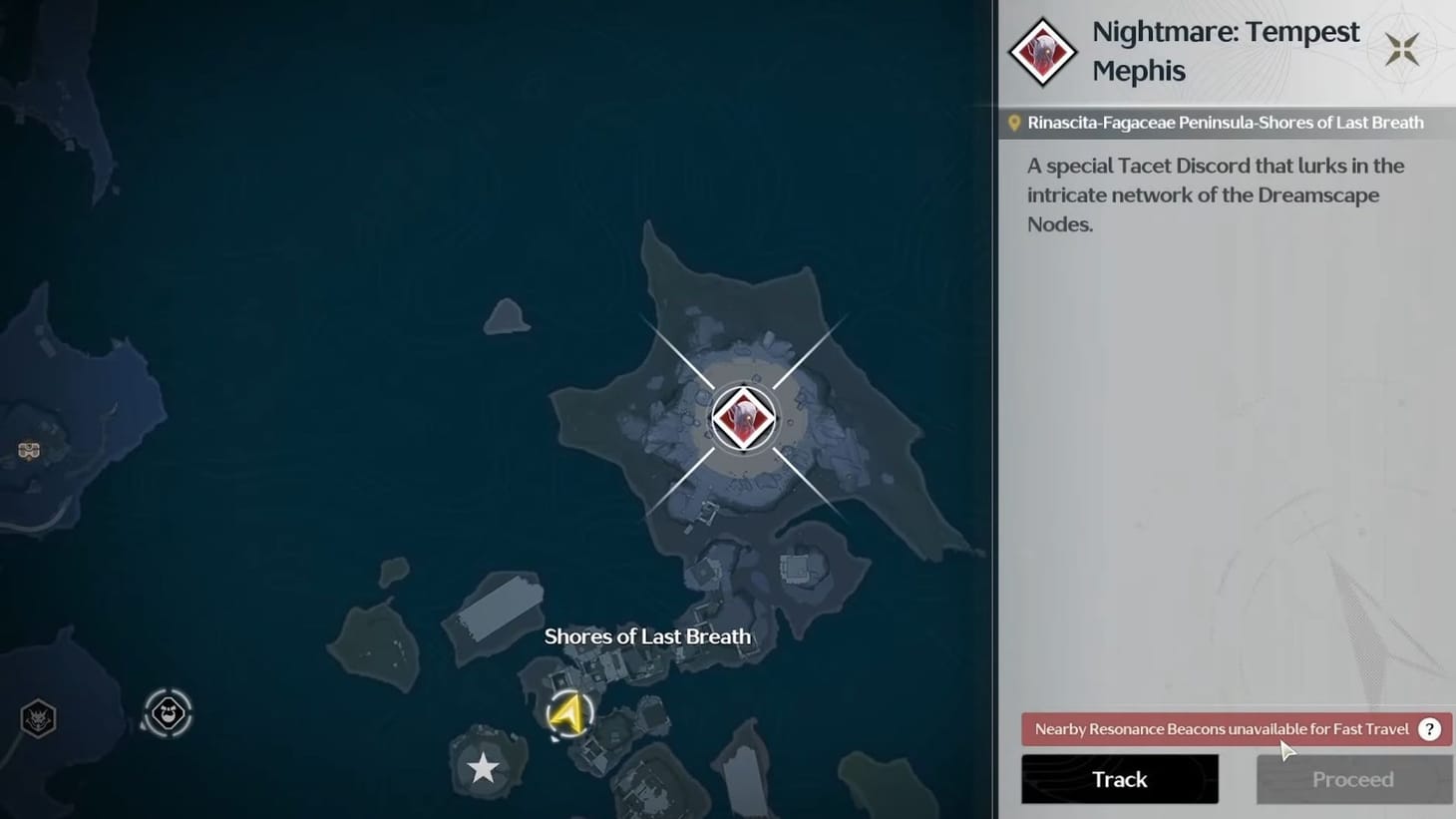Select the player position arrow marker
Image resolution: width=1456 pixels, height=819 pixels.
569,713
